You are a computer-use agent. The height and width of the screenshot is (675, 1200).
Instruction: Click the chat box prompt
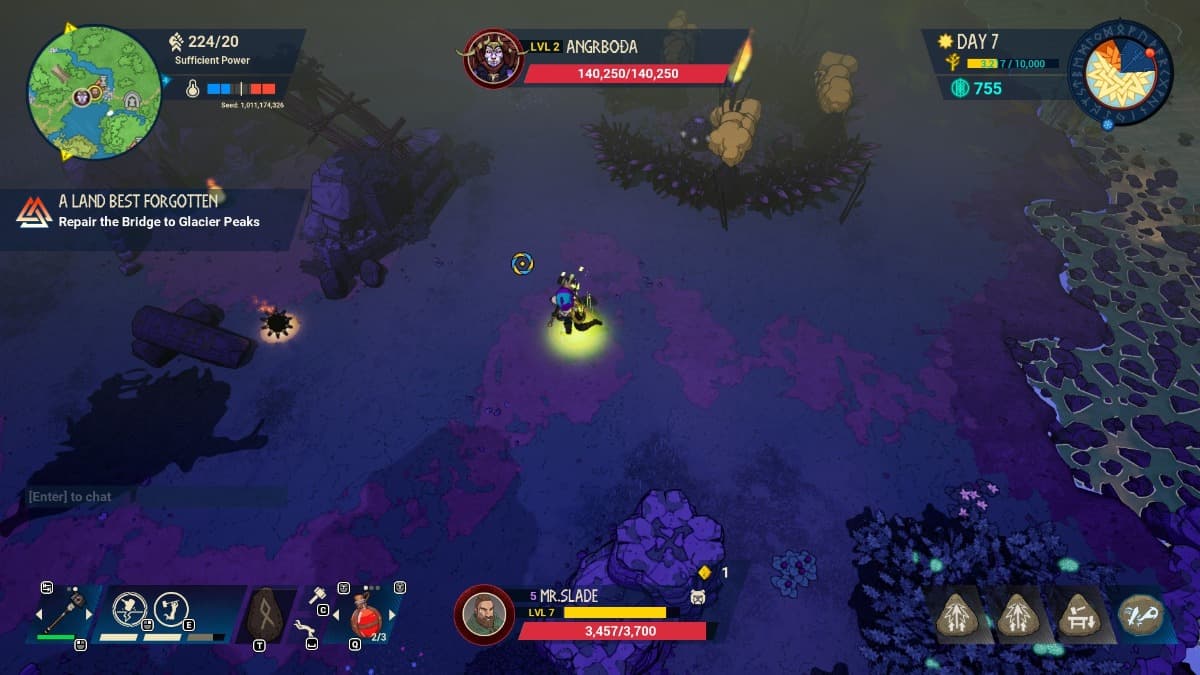(x=70, y=496)
